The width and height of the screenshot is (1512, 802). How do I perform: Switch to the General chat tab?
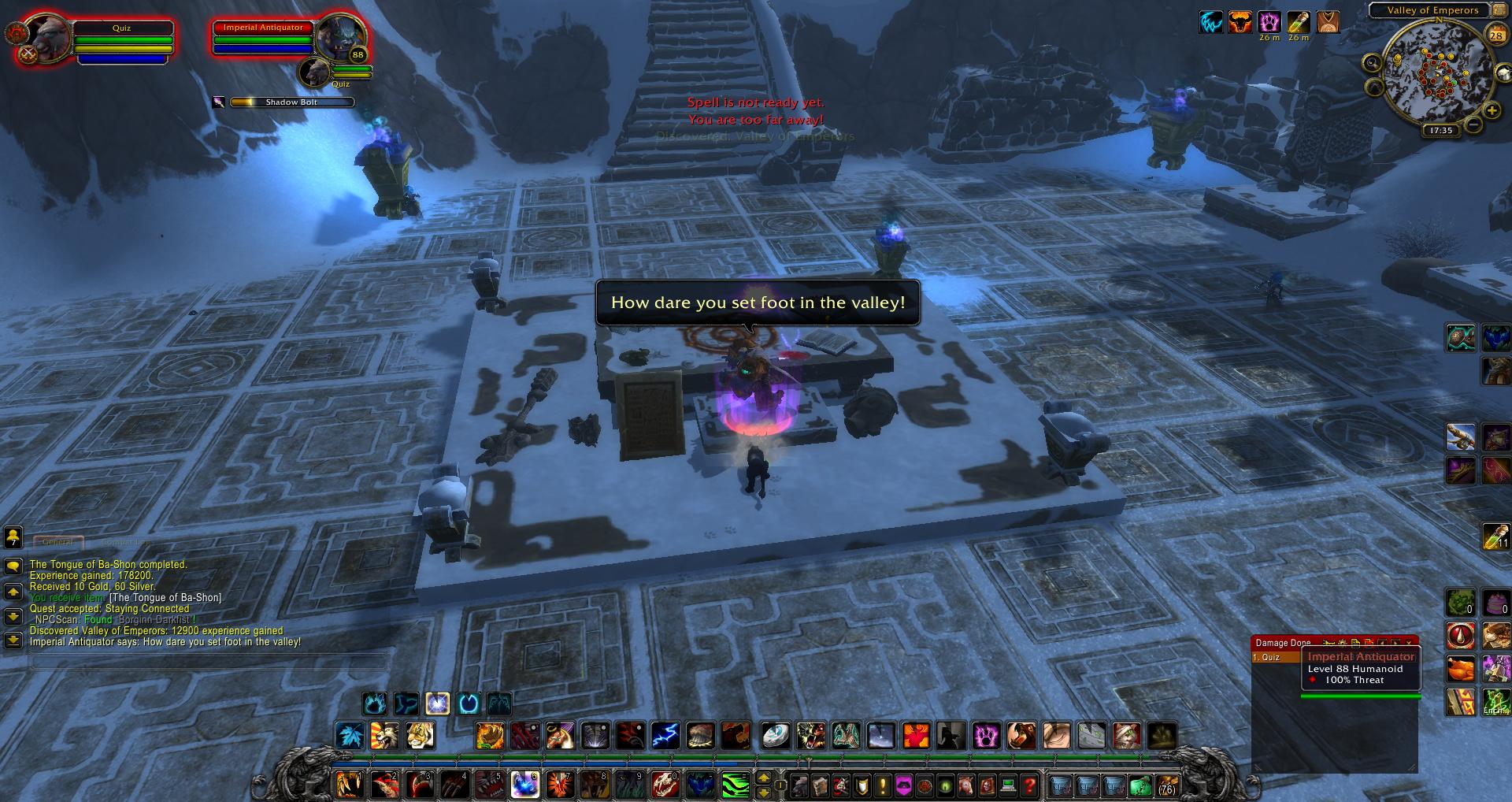coord(57,542)
